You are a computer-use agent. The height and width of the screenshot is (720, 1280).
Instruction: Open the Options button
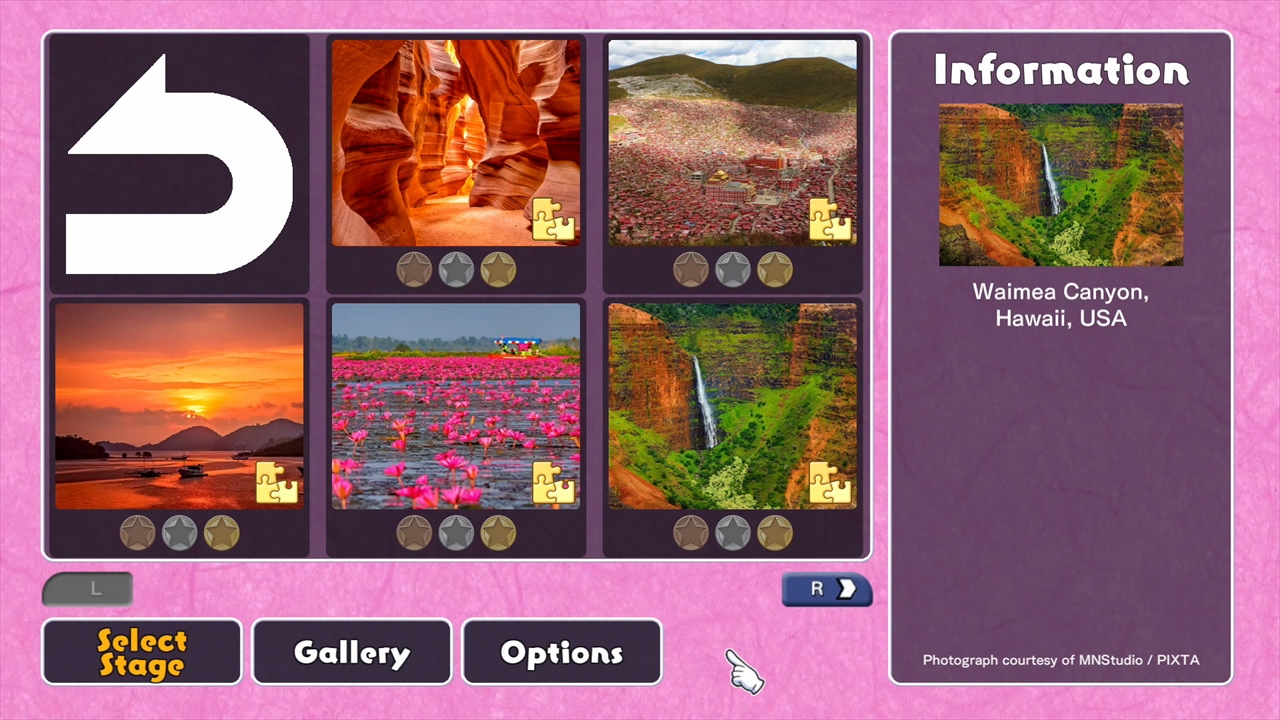point(561,652)
